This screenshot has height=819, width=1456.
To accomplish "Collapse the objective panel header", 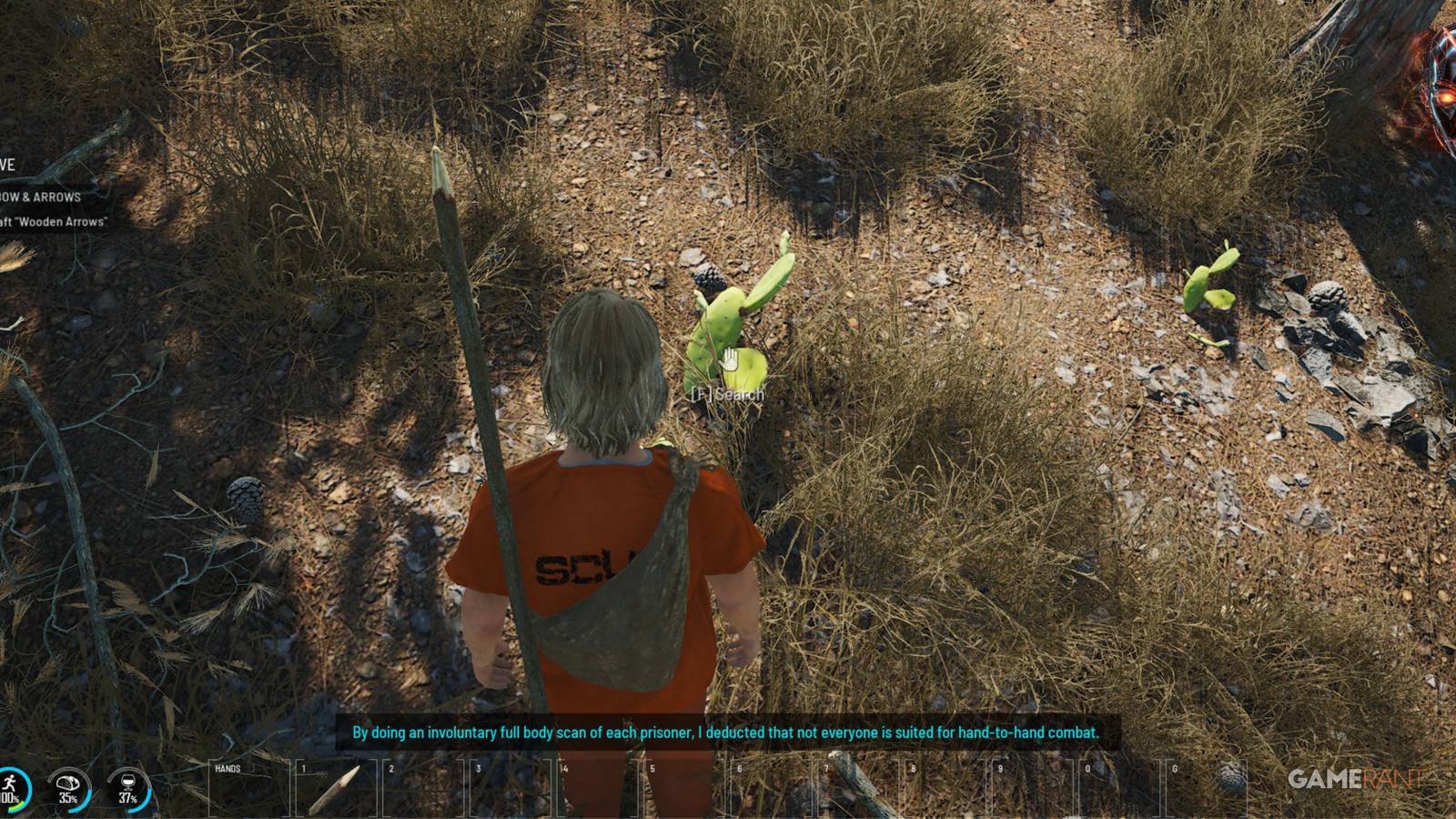I will (9, 166).
